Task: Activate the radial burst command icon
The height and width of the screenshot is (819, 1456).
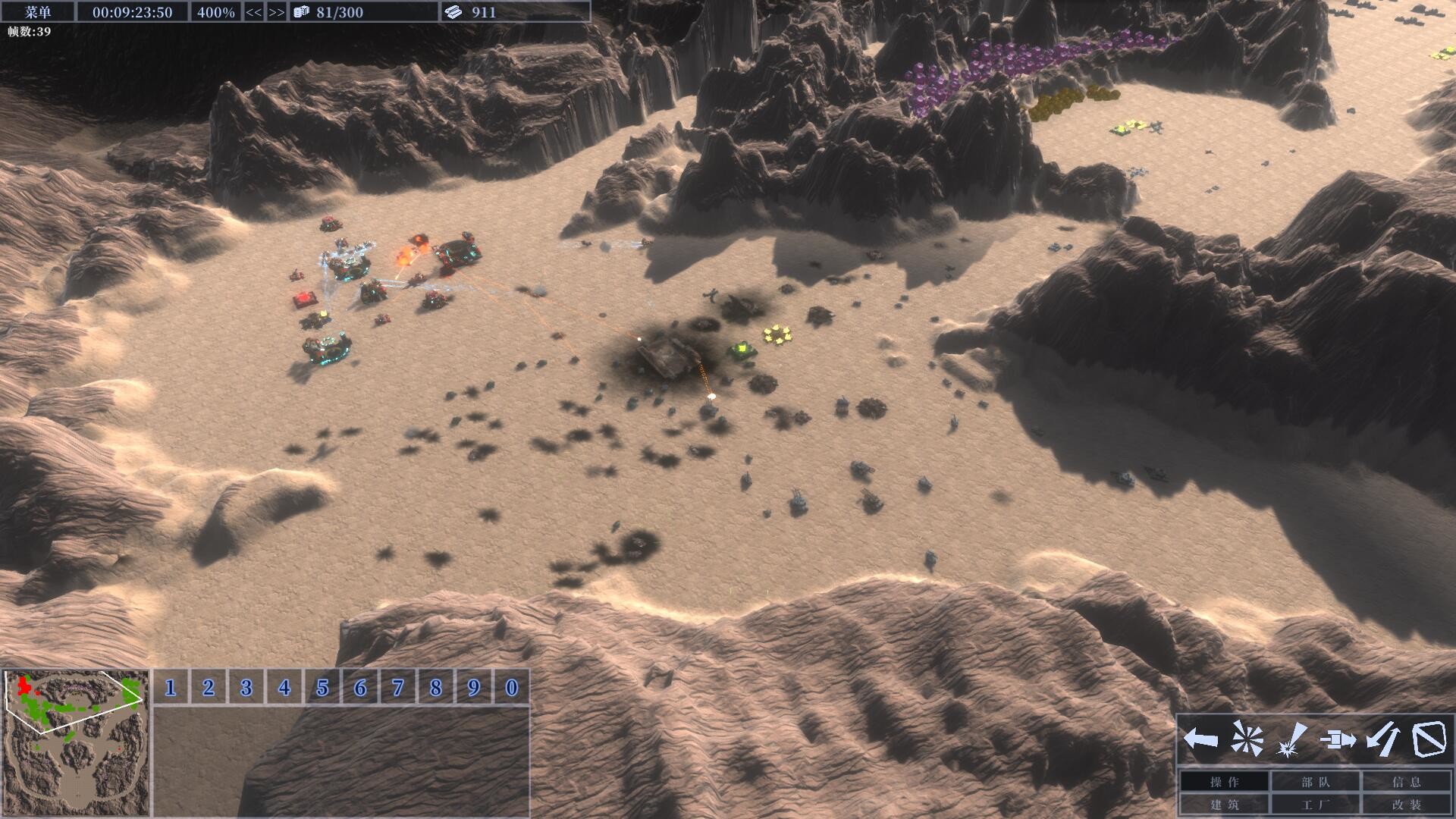Action: coord(1247,739)
